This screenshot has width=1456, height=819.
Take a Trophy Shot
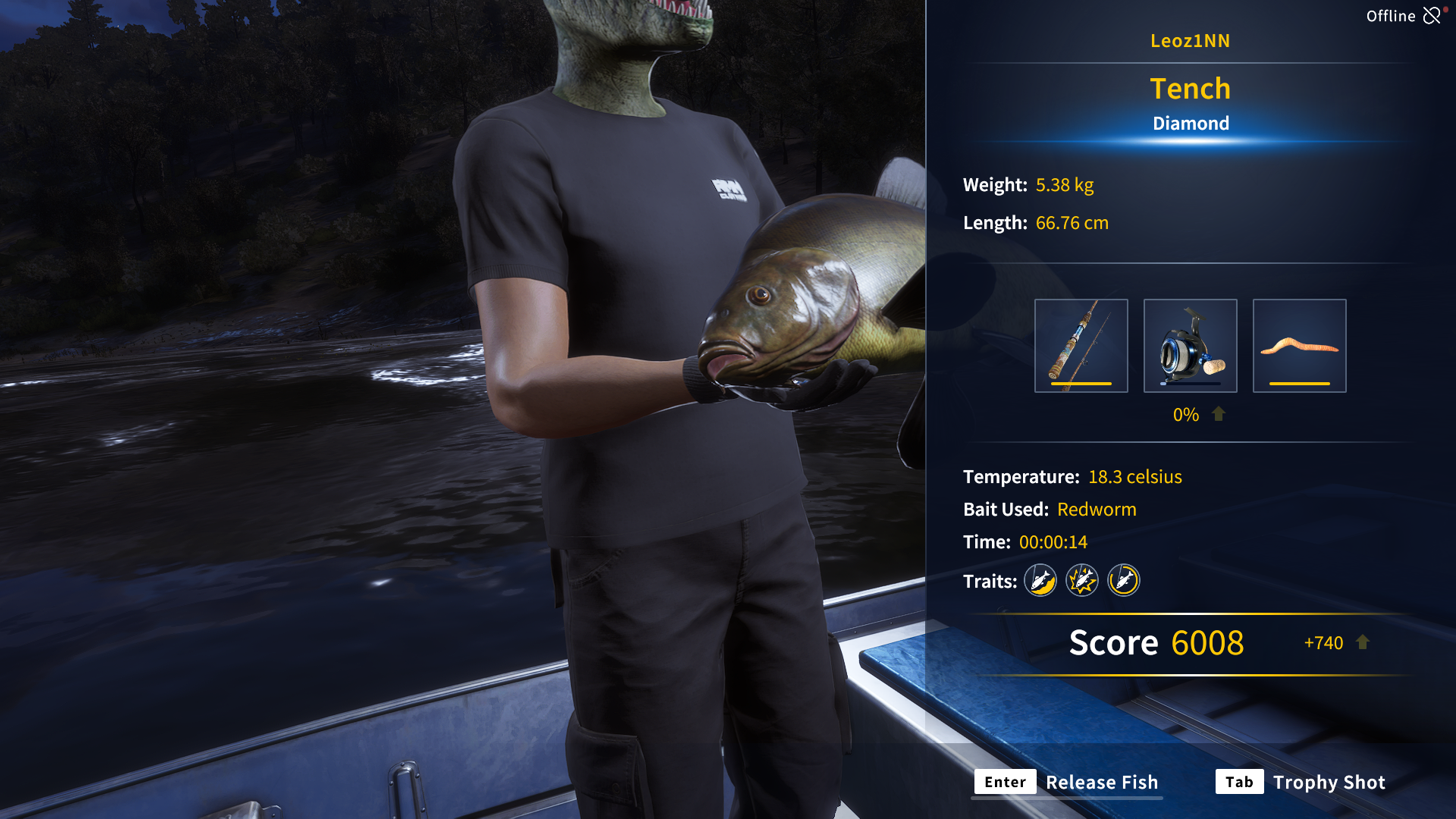(1301, 782)
